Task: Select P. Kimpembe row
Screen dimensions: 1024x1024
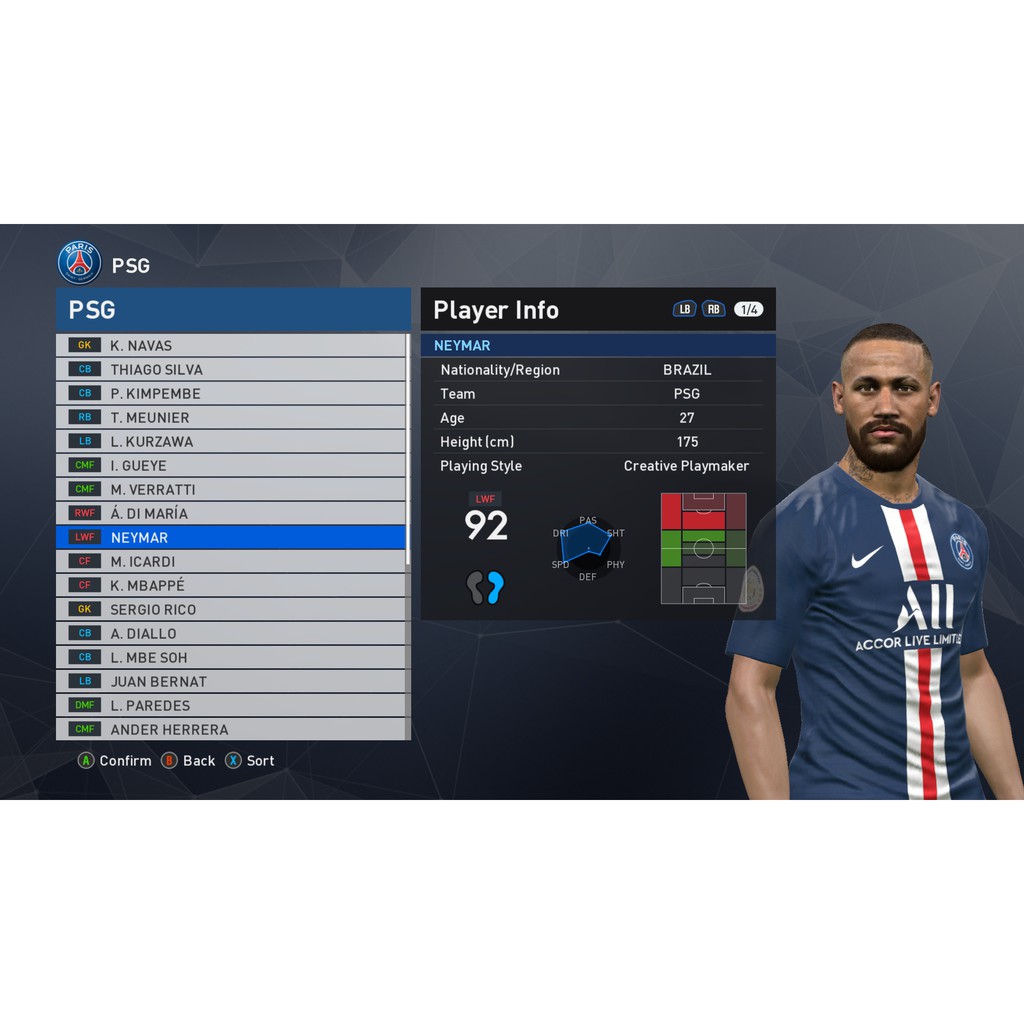Action: [231, 393]
